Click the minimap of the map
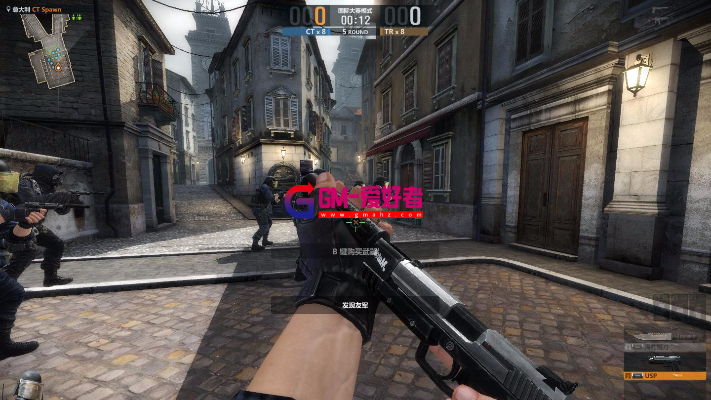This screenshot has height=400, width=711. click(48, 50)
